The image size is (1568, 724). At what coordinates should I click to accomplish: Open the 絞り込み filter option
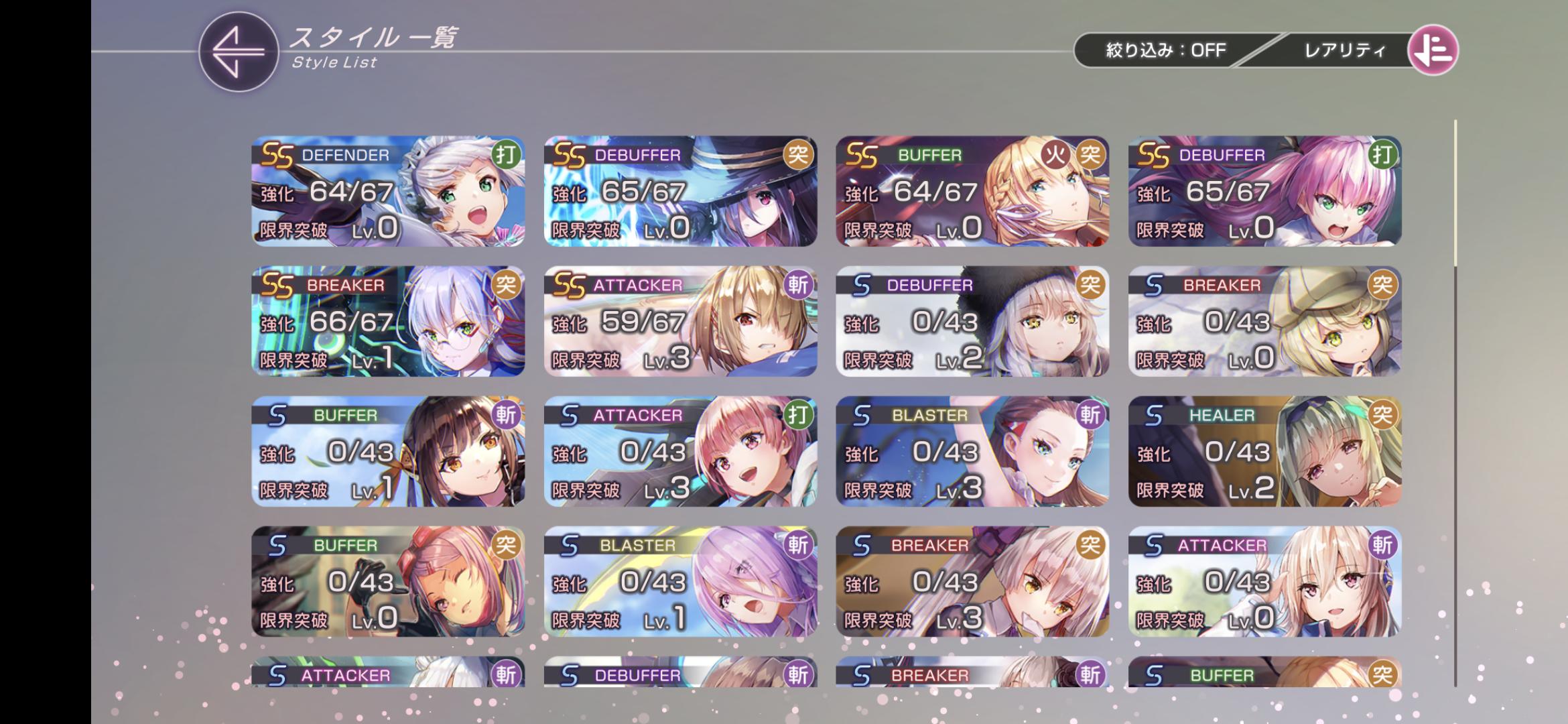[1165, 50]
